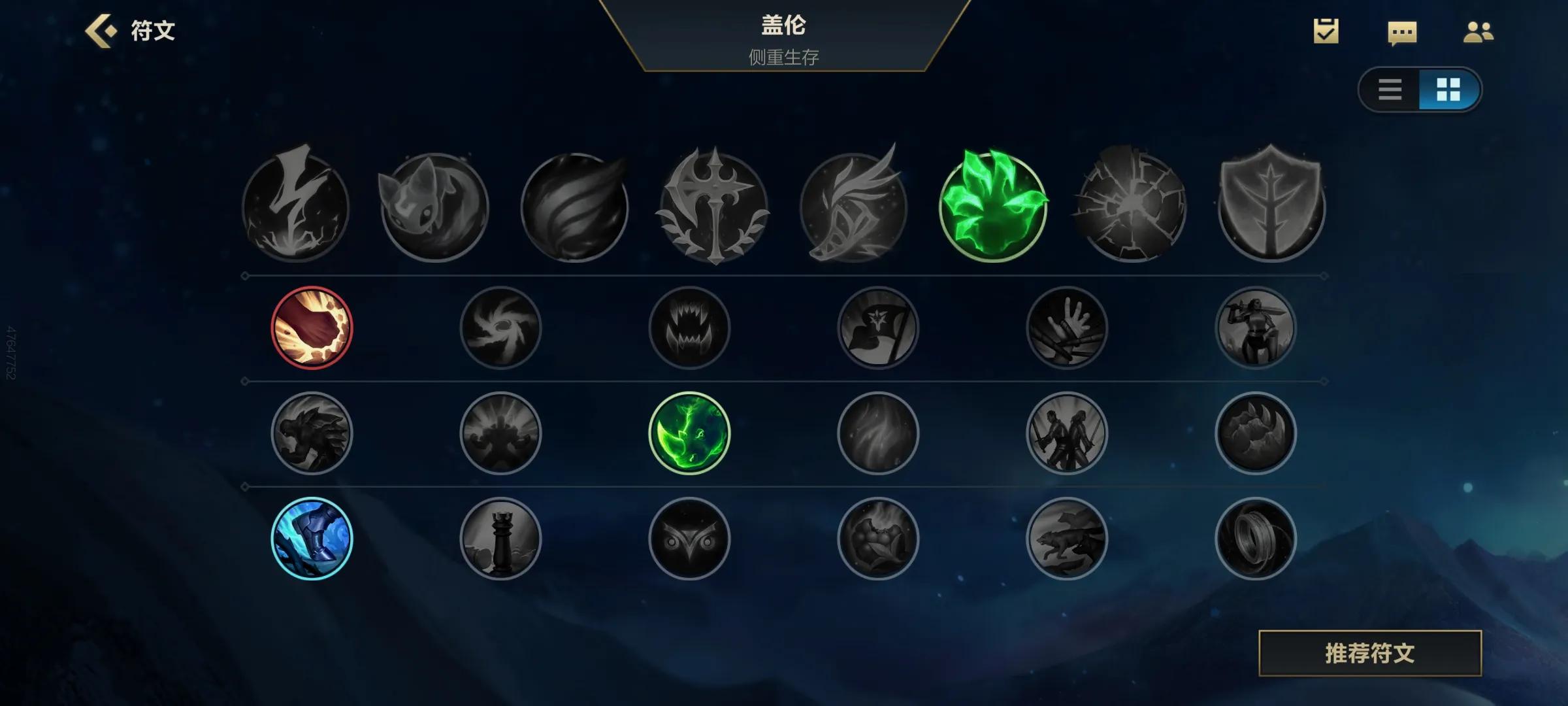The height and width of the screenshot is (706, 1568).
Task: Open the checklist task icon
Action: (x=1326, y=31)
